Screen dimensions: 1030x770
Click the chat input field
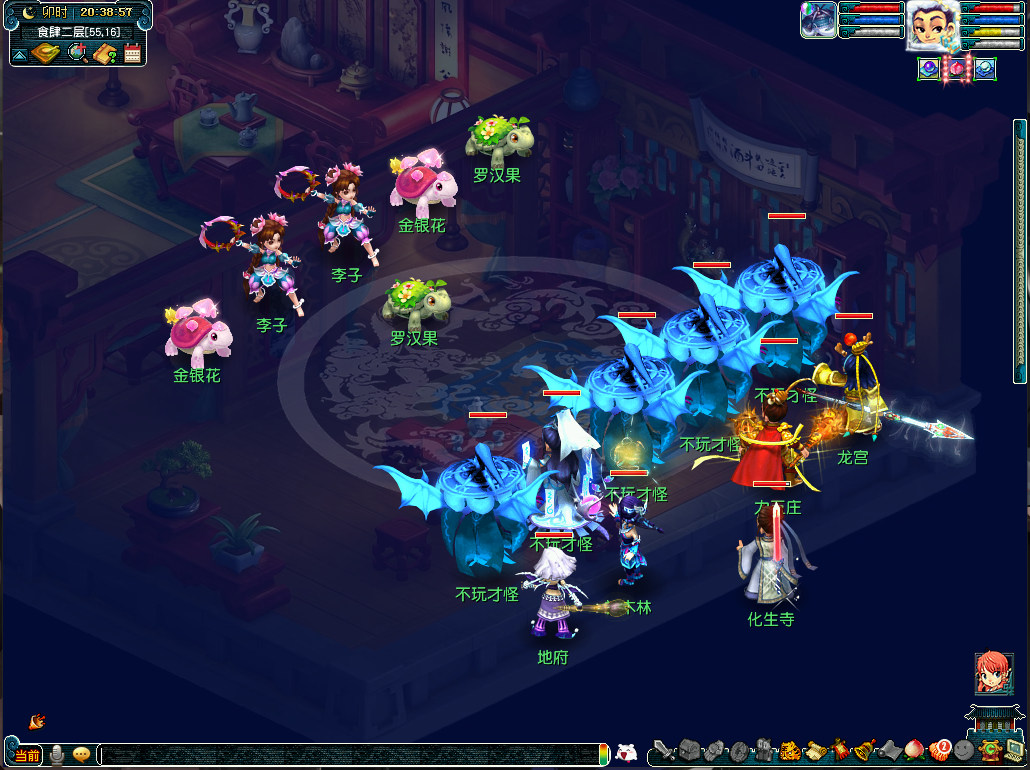click(x=350, y=755)
